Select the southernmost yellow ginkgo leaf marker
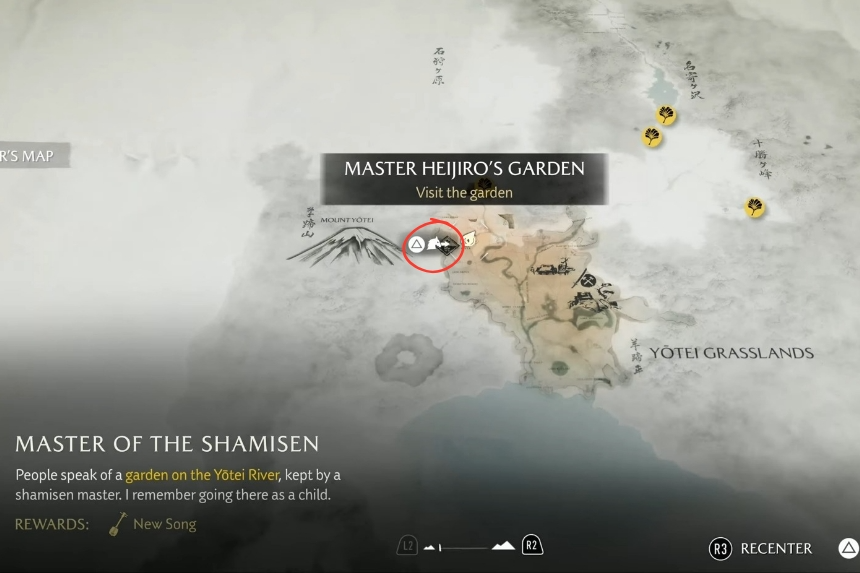Viewport: 860px width, 573px height. (x=755, y=207)
